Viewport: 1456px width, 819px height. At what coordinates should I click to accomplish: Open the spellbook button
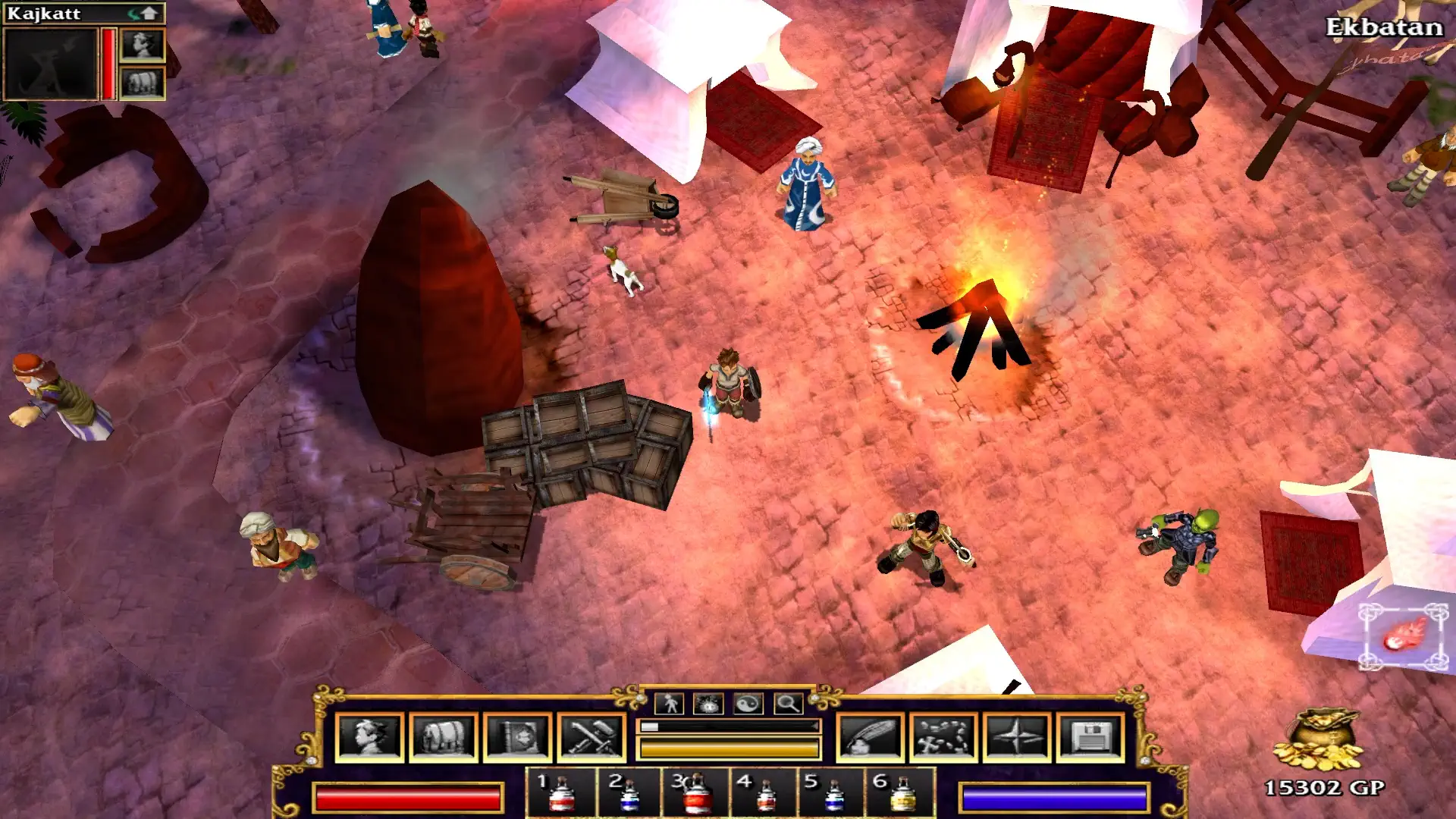(x=517, y=736)
